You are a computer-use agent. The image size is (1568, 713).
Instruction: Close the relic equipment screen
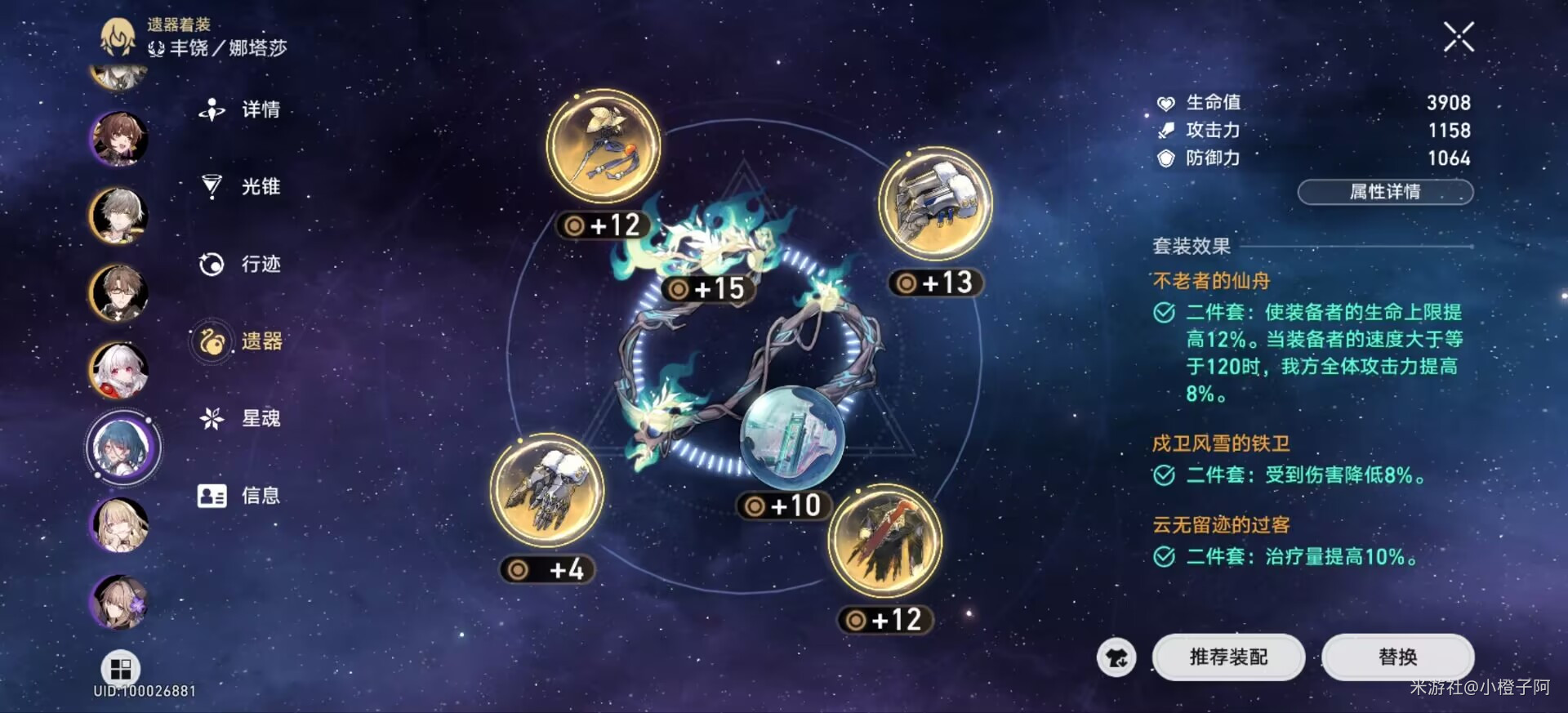(x=1459, y=38)
